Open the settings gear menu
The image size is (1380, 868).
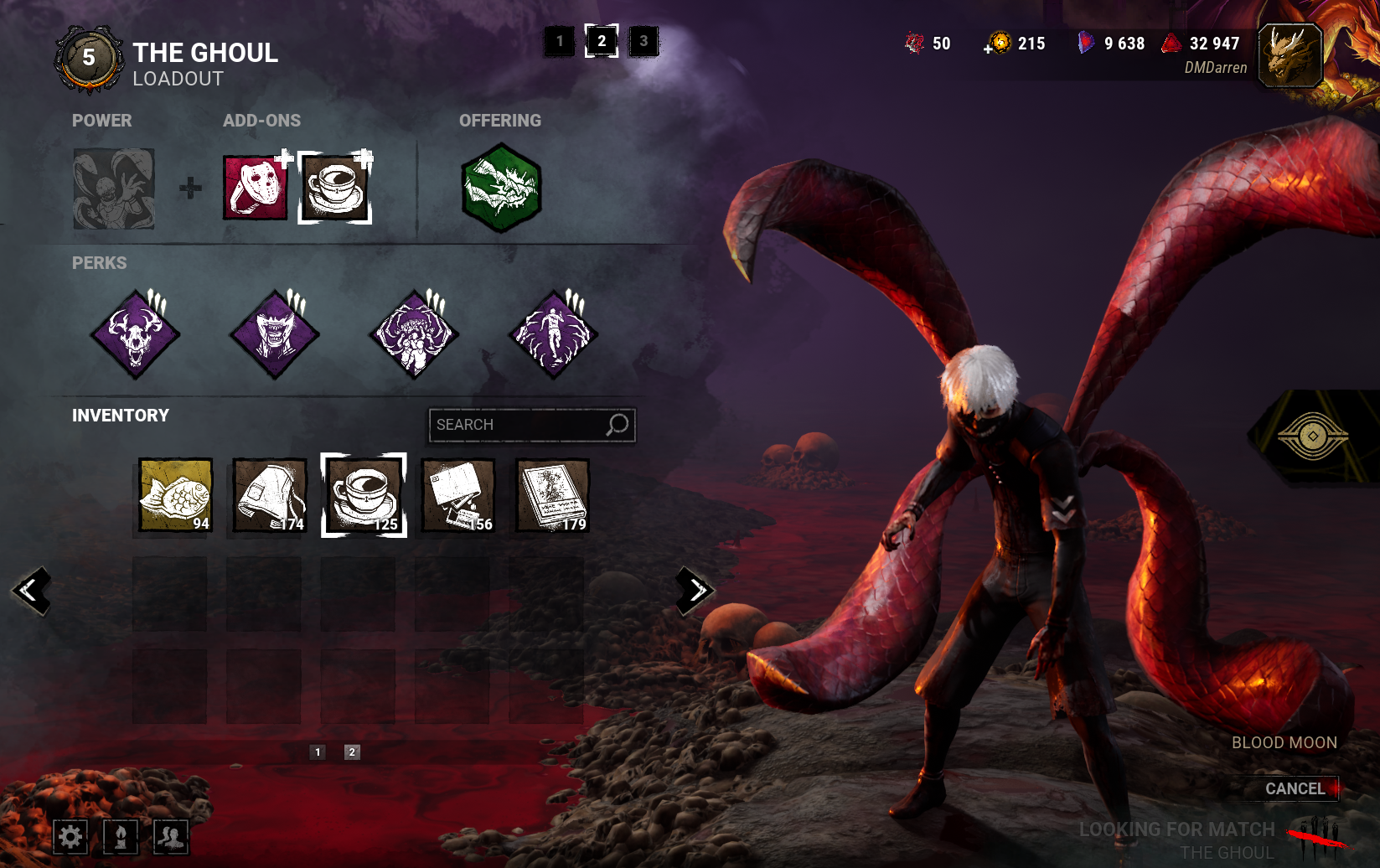[70, 836]
